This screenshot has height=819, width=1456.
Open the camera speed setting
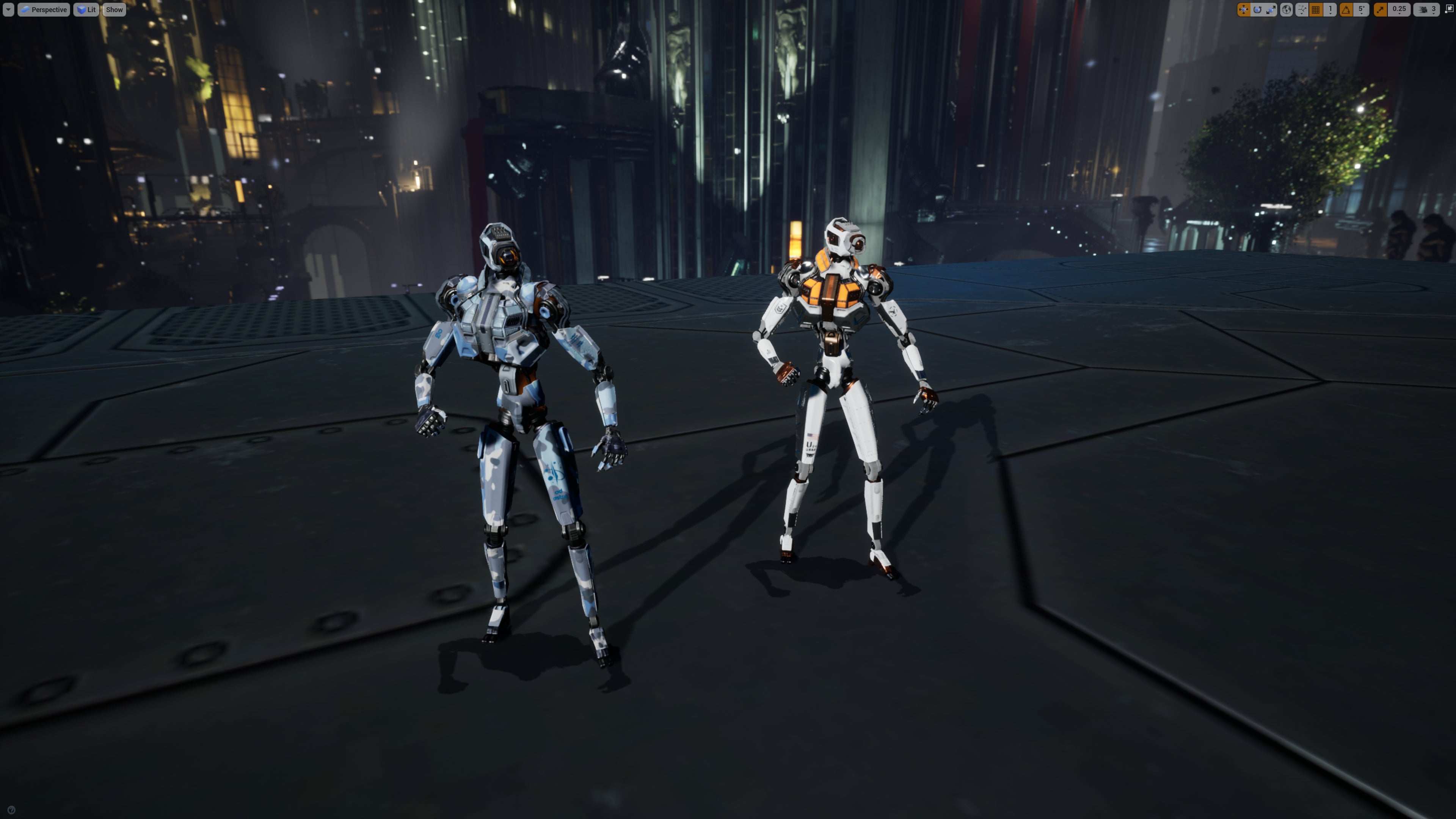click(x=1426, y=9)
